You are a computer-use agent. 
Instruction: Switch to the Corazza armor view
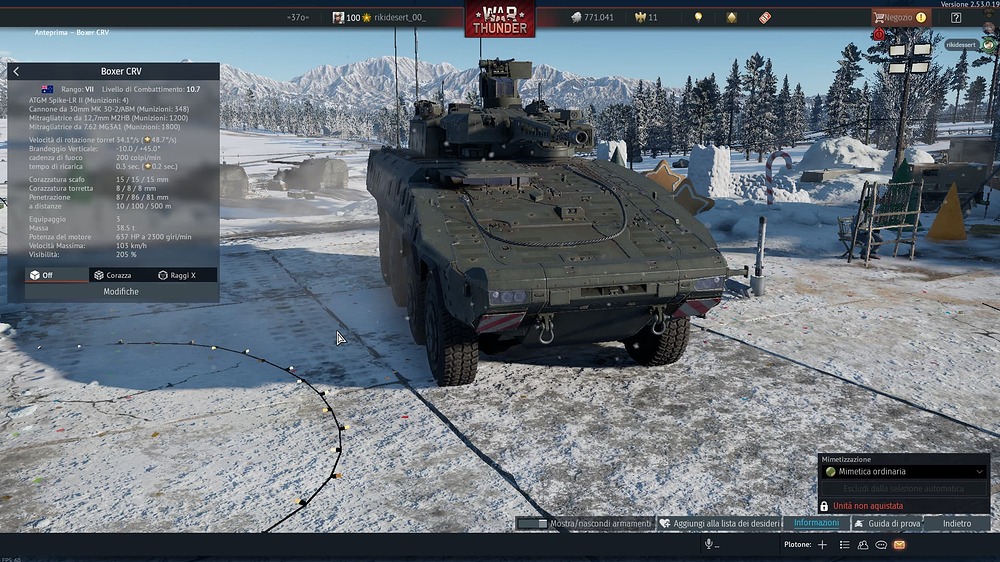pyautogui.click(x=112, y=275)
